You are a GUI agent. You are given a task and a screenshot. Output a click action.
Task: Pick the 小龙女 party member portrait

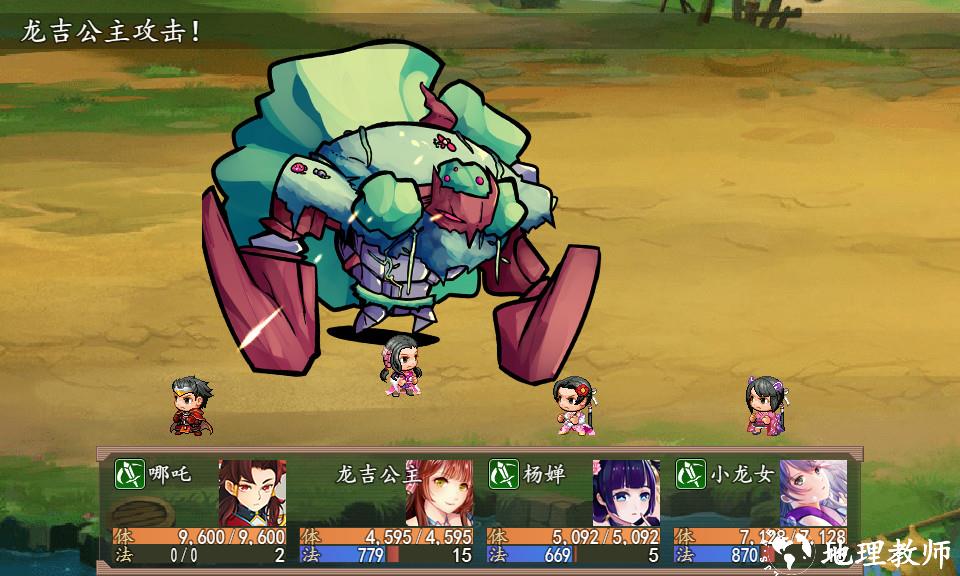point(812,492)
